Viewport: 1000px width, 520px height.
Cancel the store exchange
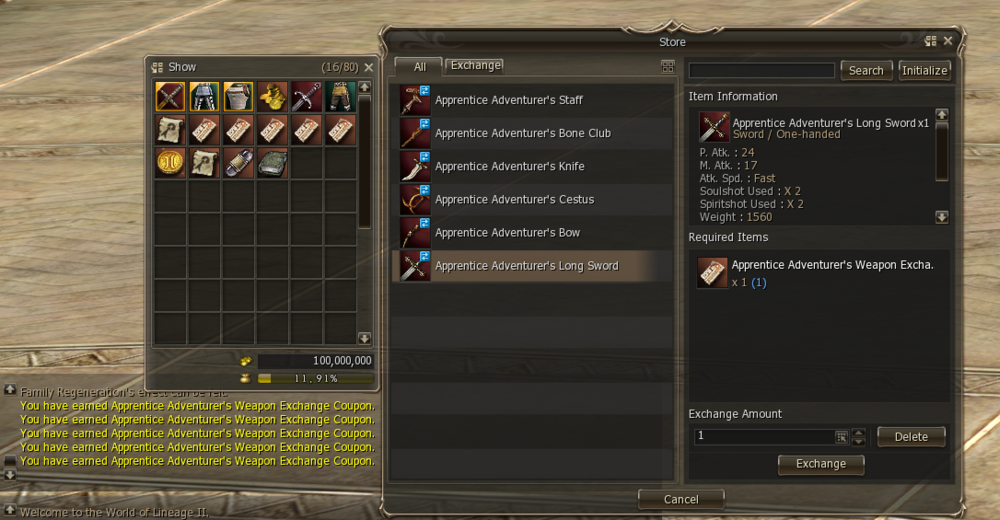click(681, 499)
